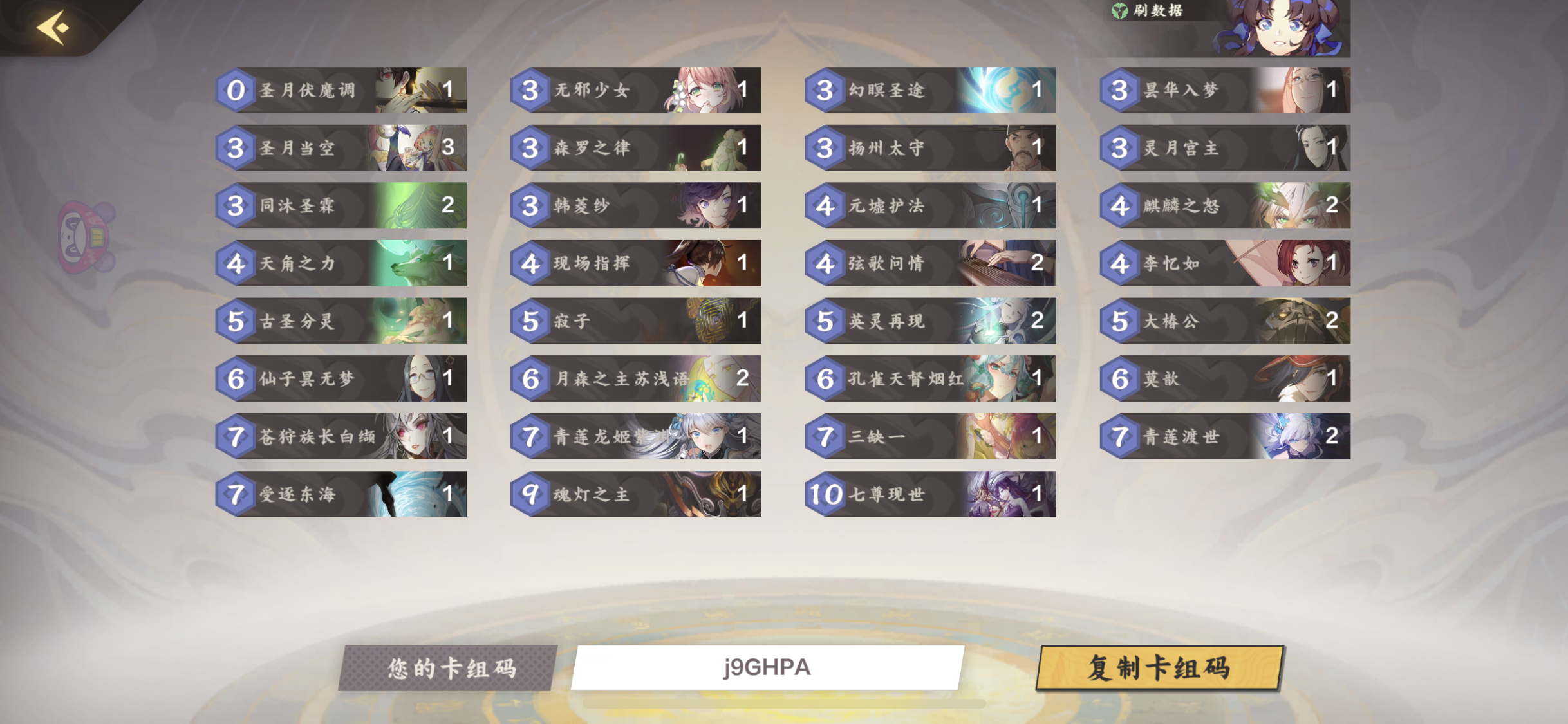Click the 0-cost card 圣月伏魔调
Screen dimensions: 1568x724
coord(341,90)
